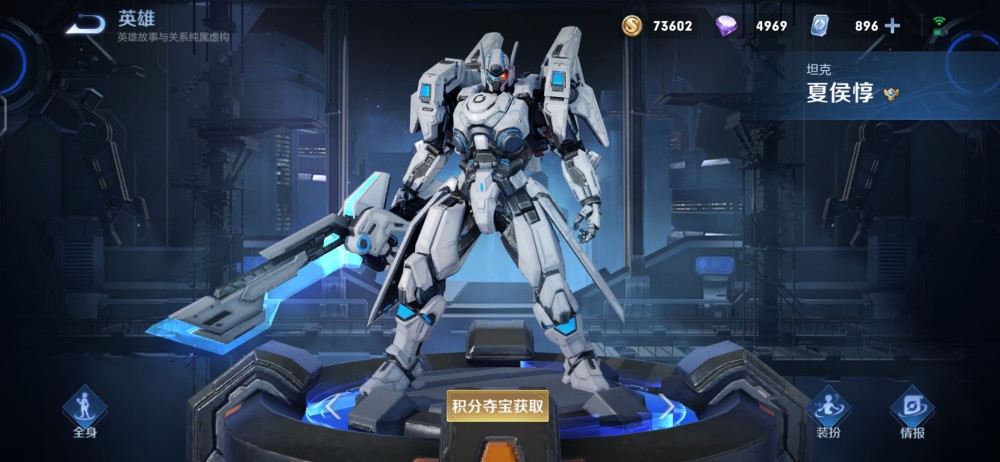Click the gold coin currency icon
The image size is (1000, 462).
coord(632,26)
